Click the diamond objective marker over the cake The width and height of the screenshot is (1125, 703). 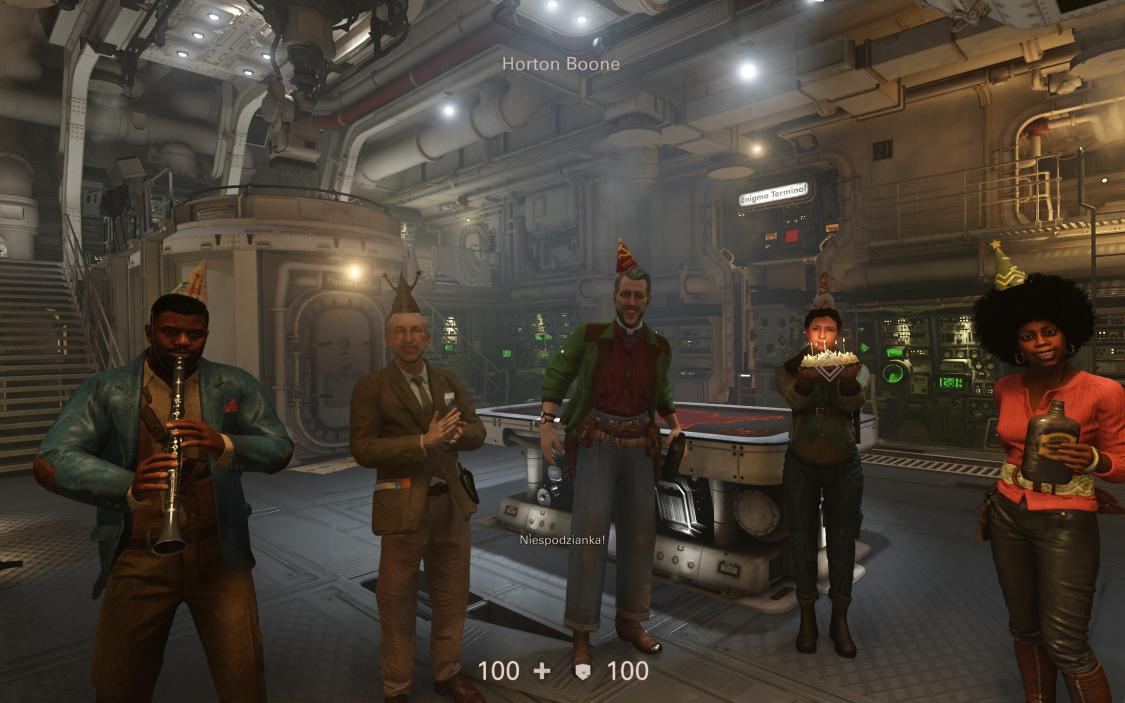tap(827, 368)
